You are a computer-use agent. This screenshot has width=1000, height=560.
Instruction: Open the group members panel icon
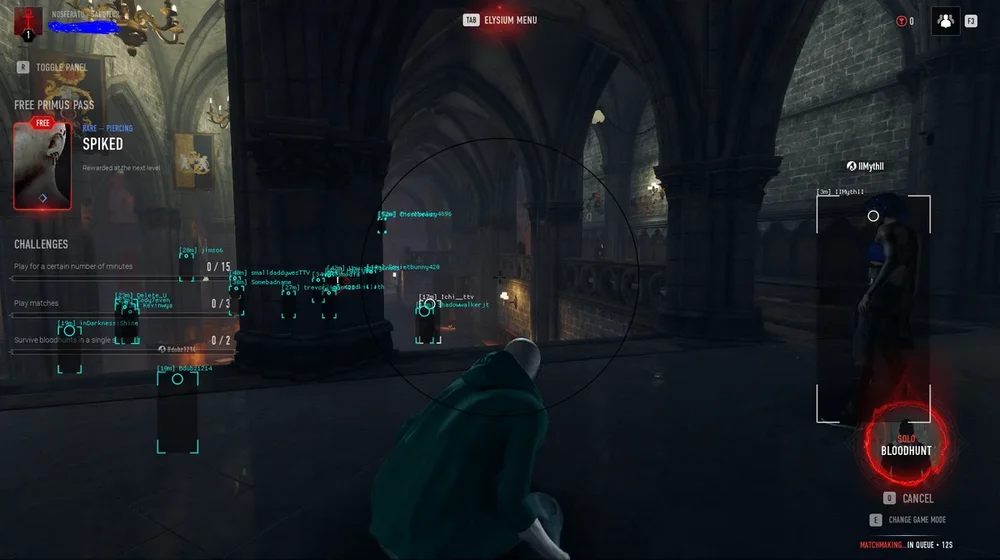click(945, 20)
